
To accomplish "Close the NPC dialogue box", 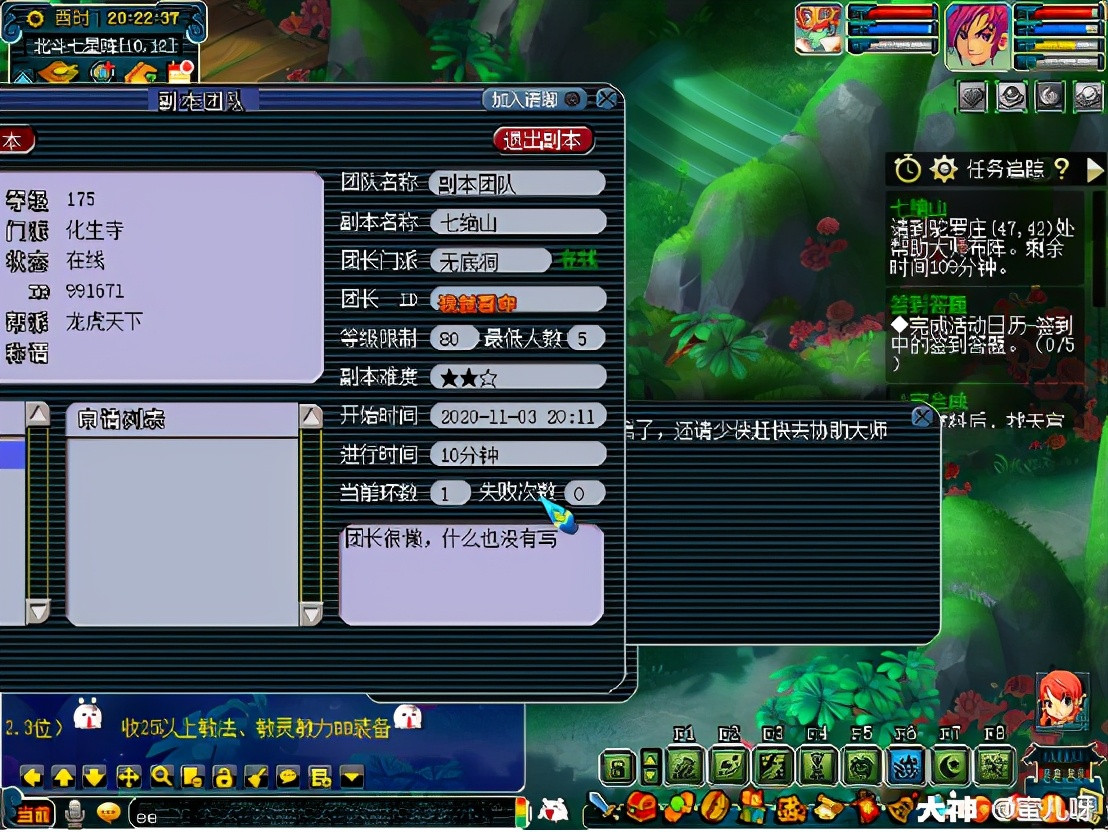I will tap(922, 416).
